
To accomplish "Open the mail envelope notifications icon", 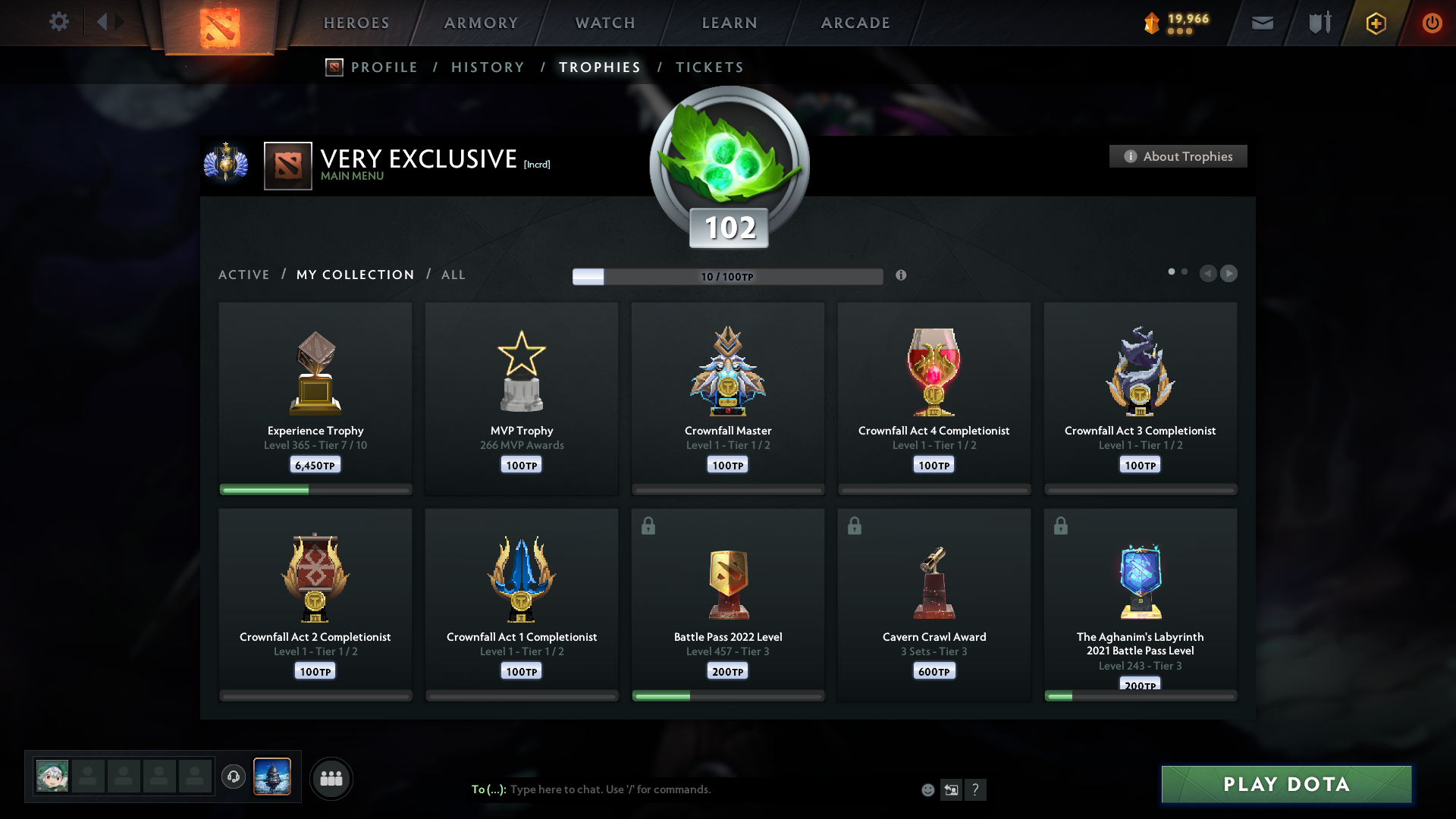I will pos(1262,23).
